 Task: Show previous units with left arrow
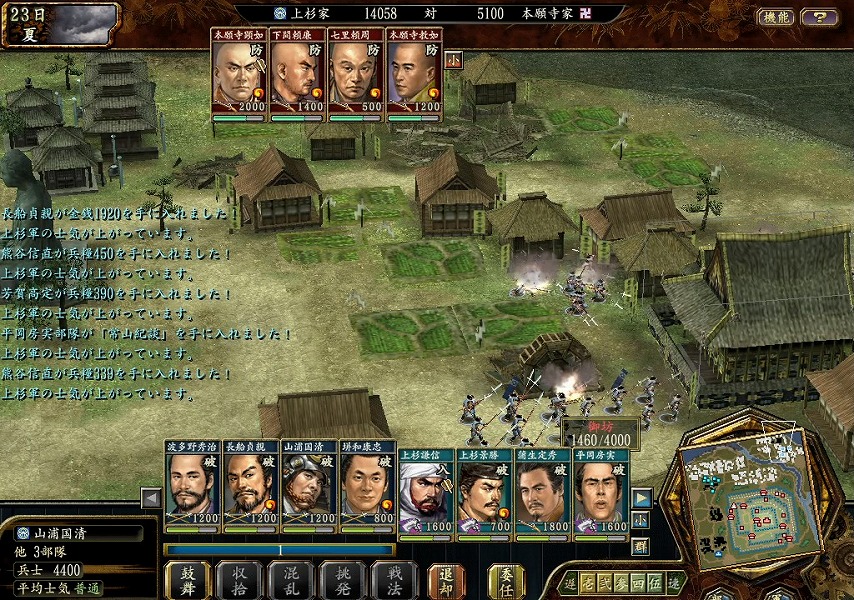coord(151,497)
